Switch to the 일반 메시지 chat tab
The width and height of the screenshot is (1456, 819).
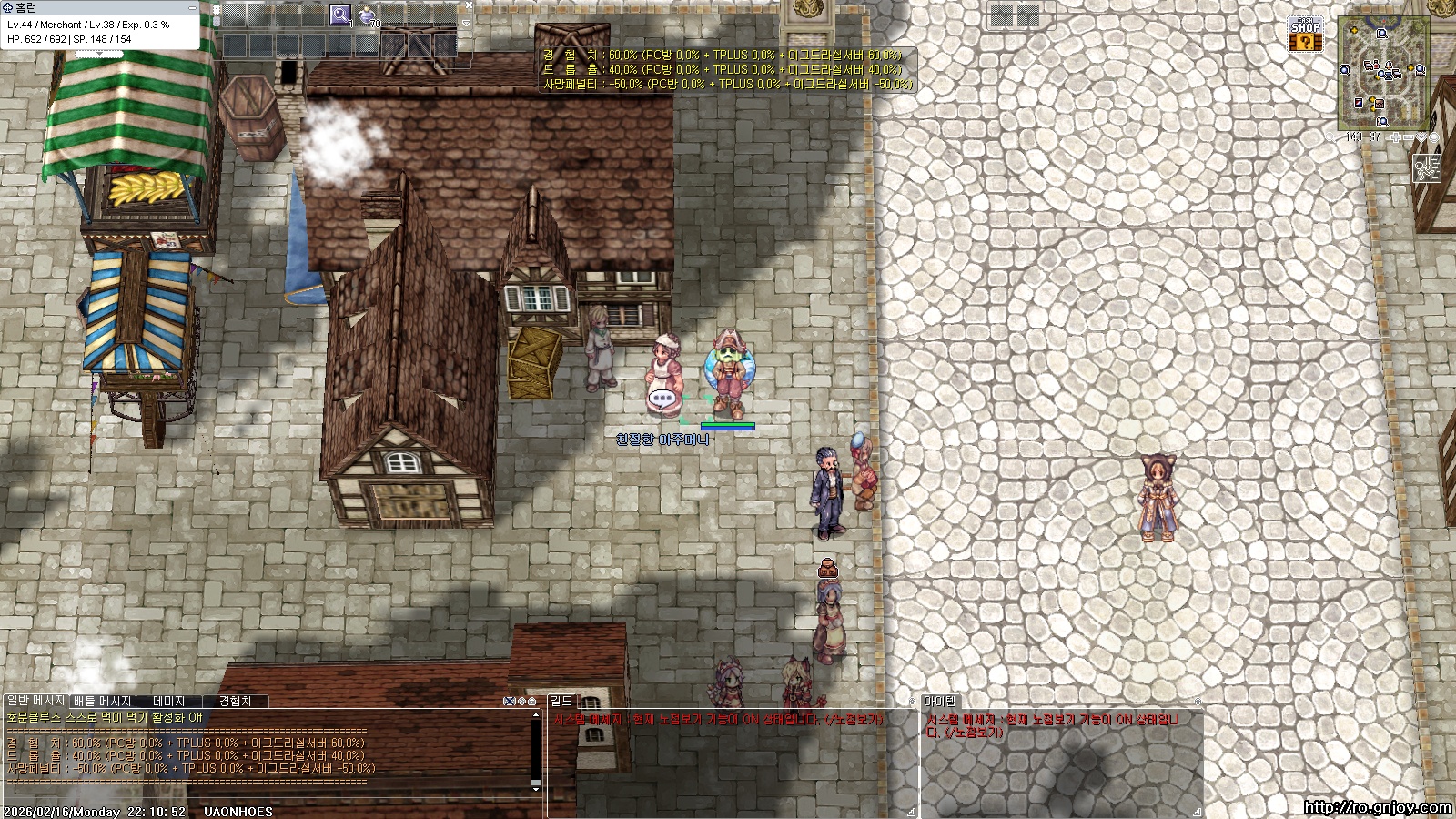35,701
